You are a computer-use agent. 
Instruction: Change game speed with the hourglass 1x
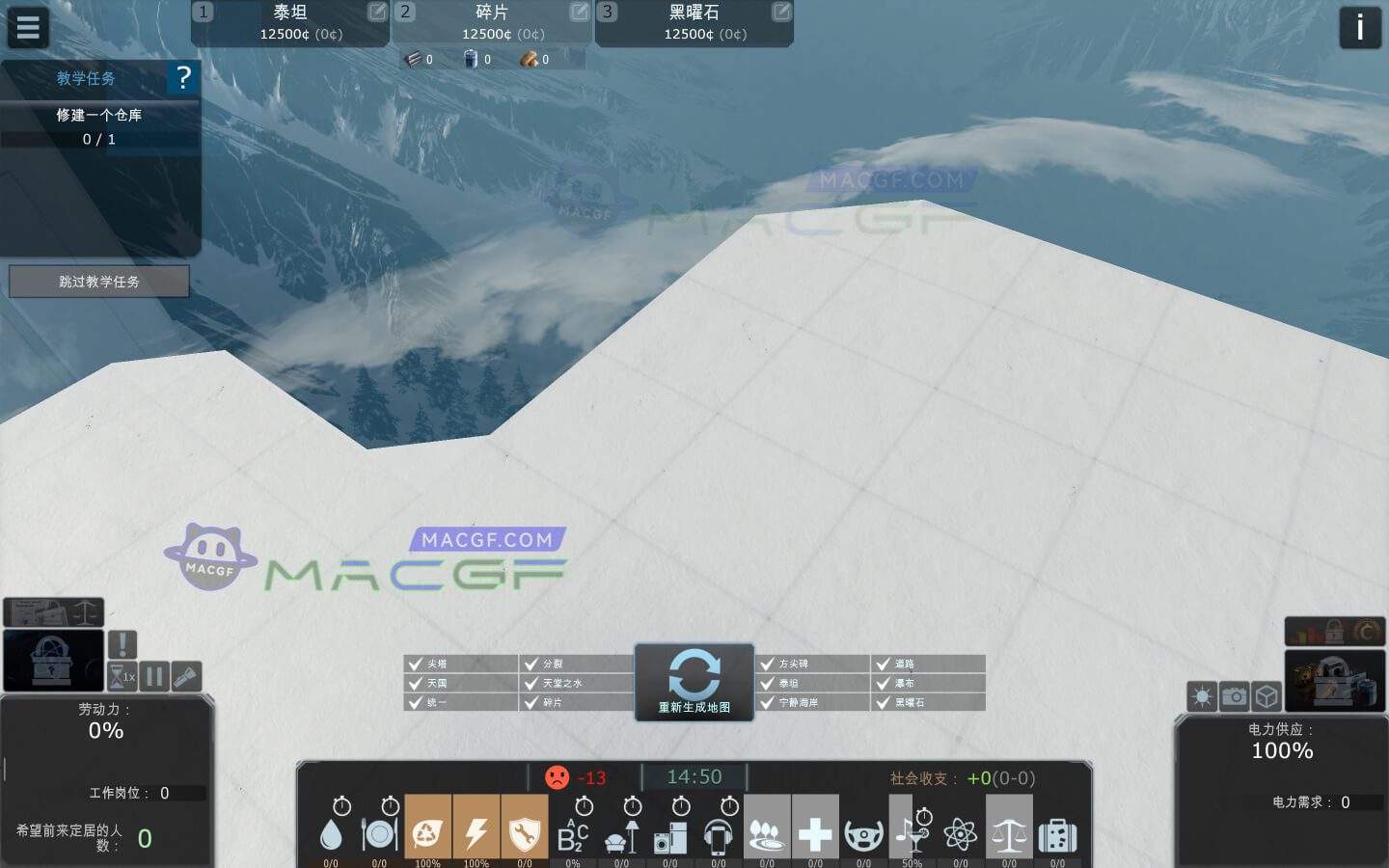click(x=123, y=676)
